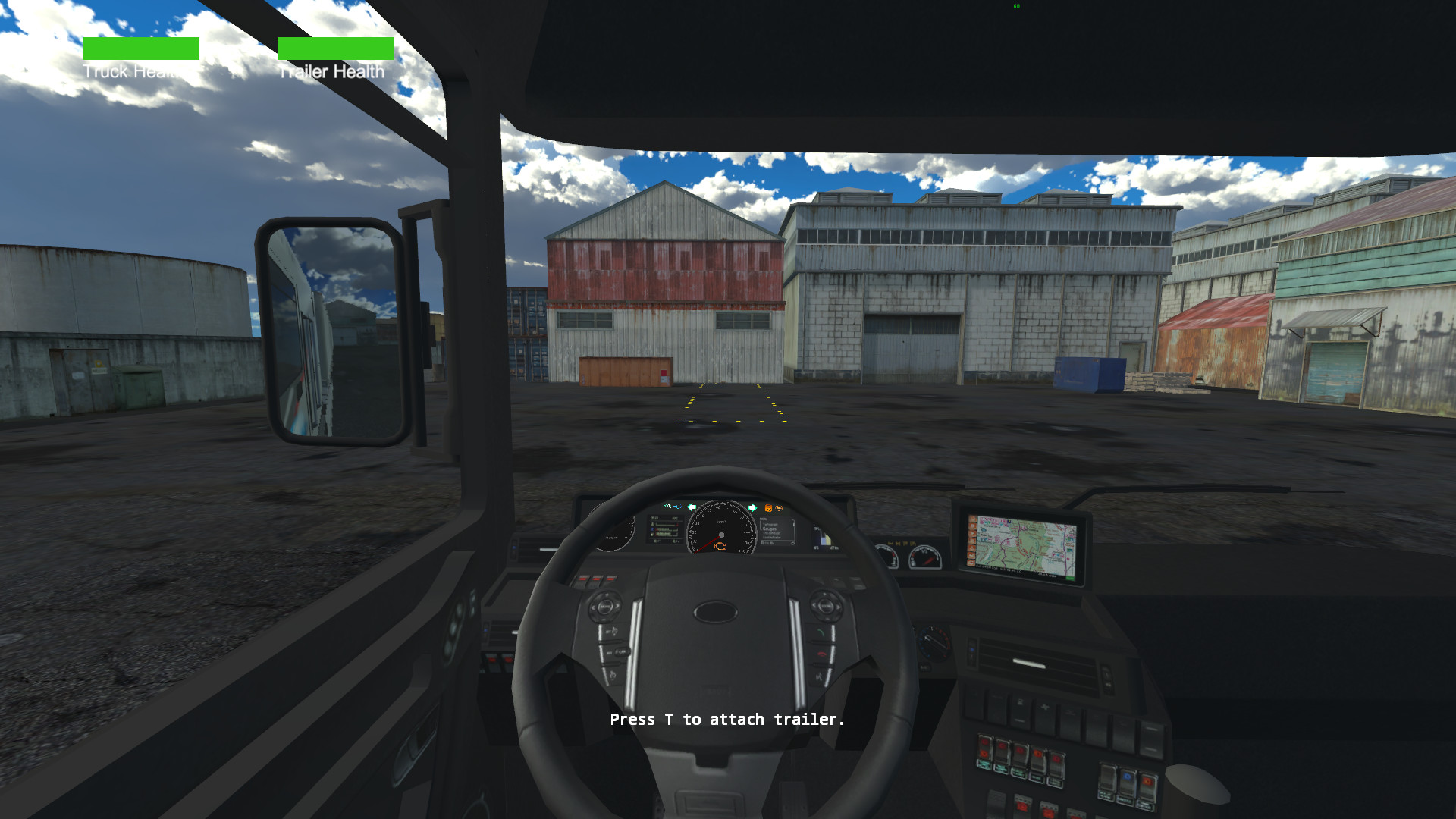Viewport: 1456px width, 819px height.
Task: Click the Trailer Health progress bar
Action: [336, 48]
